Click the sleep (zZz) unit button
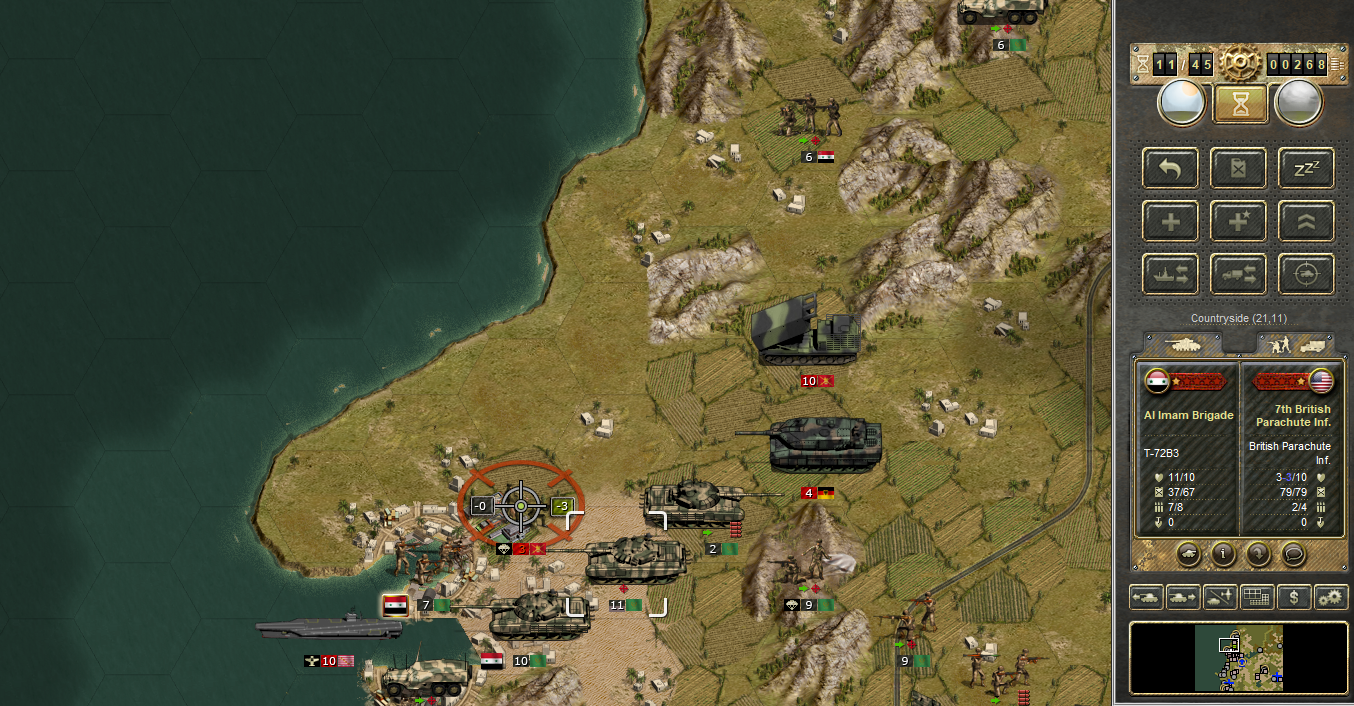 pos(1306,168)
